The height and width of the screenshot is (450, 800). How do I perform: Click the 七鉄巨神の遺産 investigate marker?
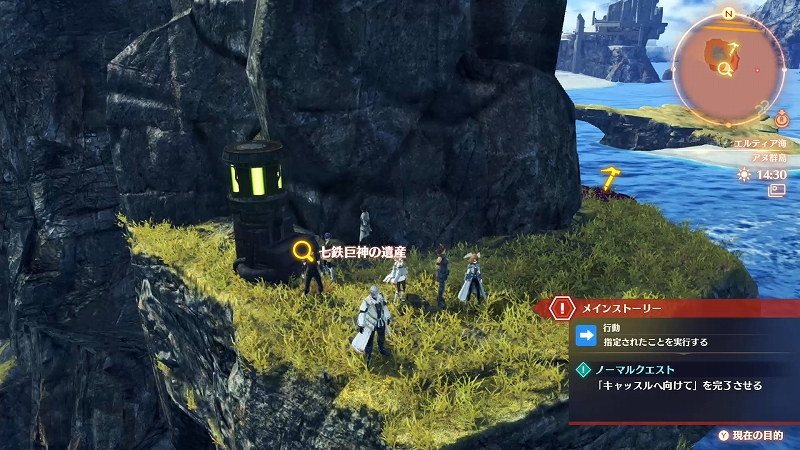click(x=303, y=250)
